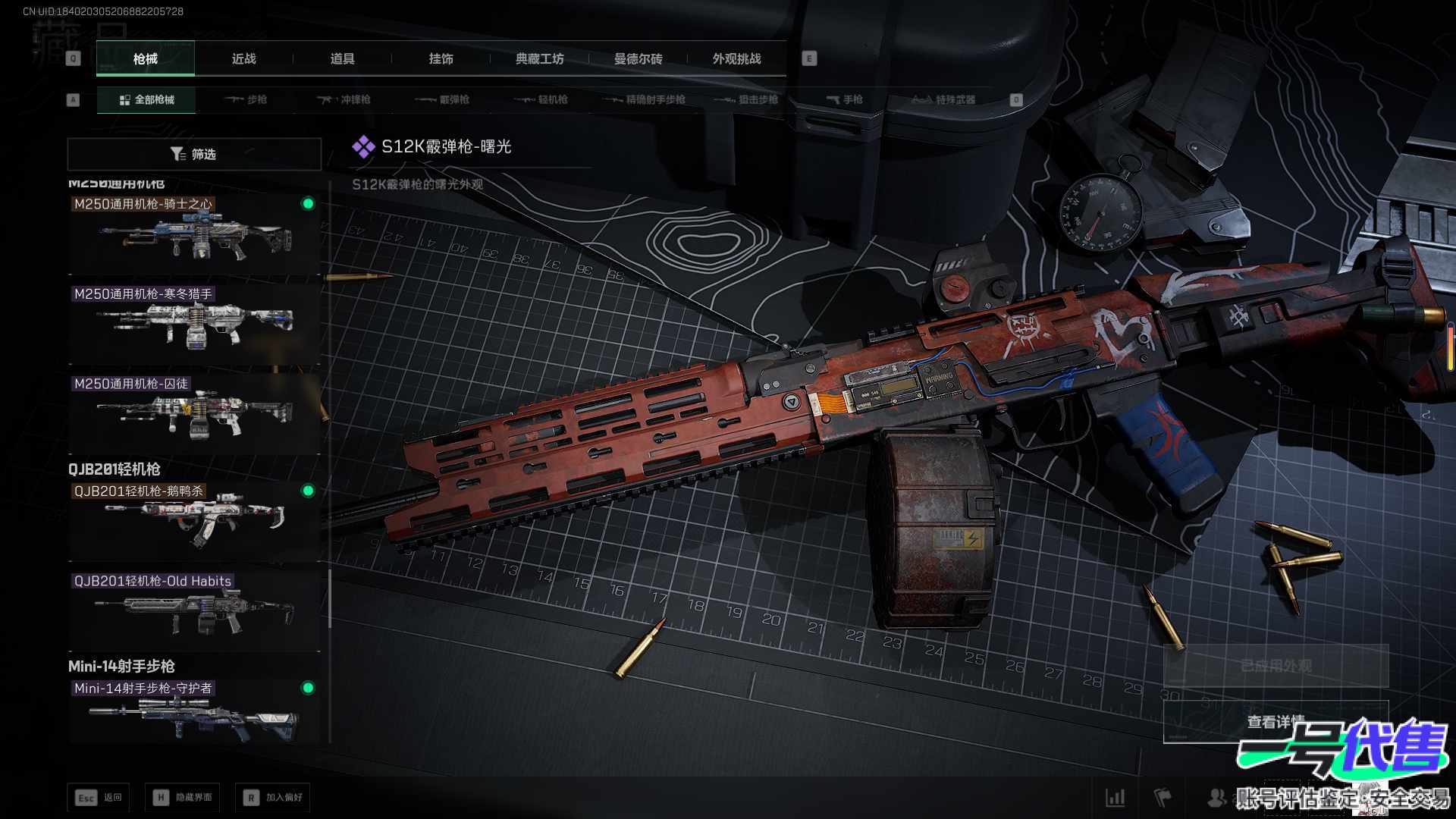Show only 轻机枪 light machine guns

coord(542,99)
